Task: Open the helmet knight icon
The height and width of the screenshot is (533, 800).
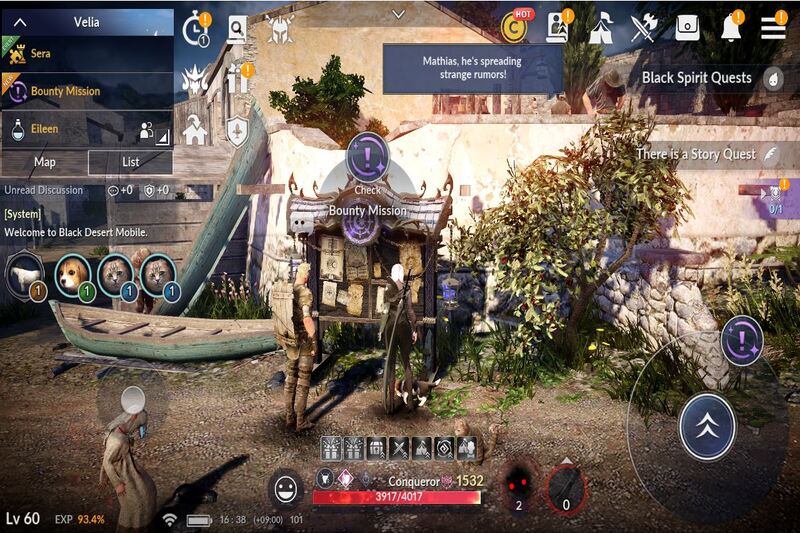Action: pyautogui.click(x=279, y=28)
